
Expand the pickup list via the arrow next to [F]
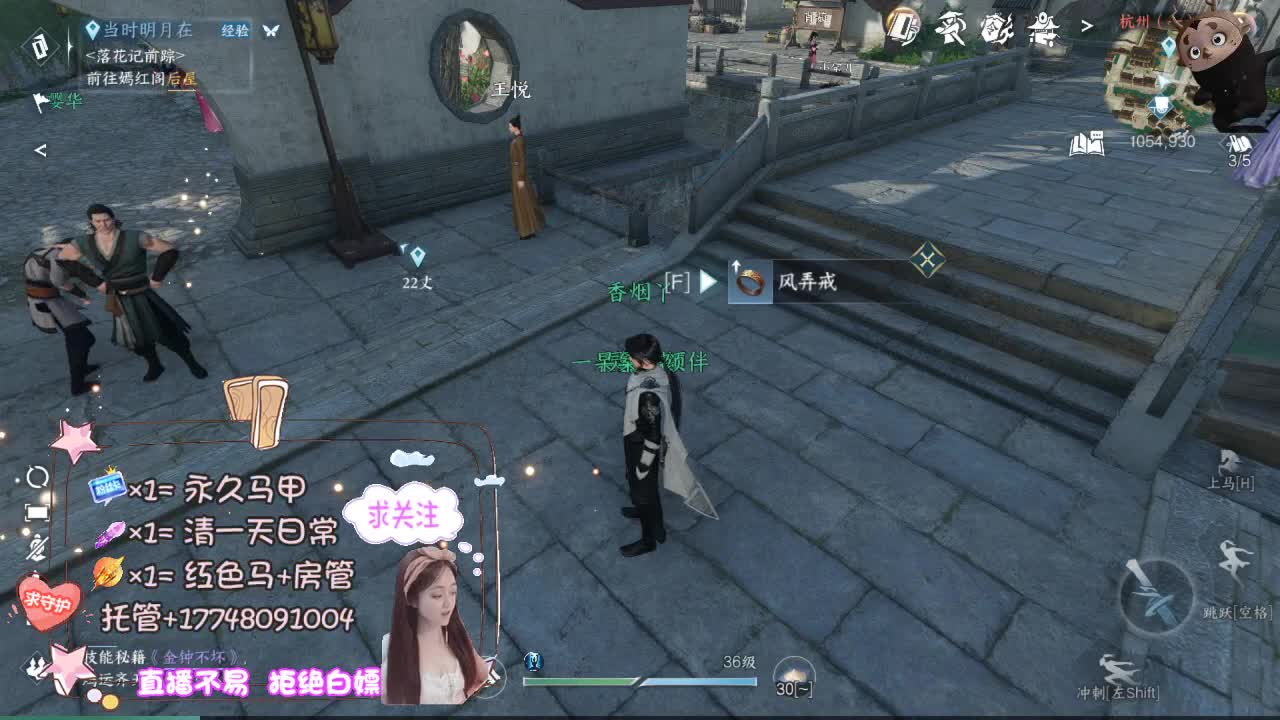(711, 283)
